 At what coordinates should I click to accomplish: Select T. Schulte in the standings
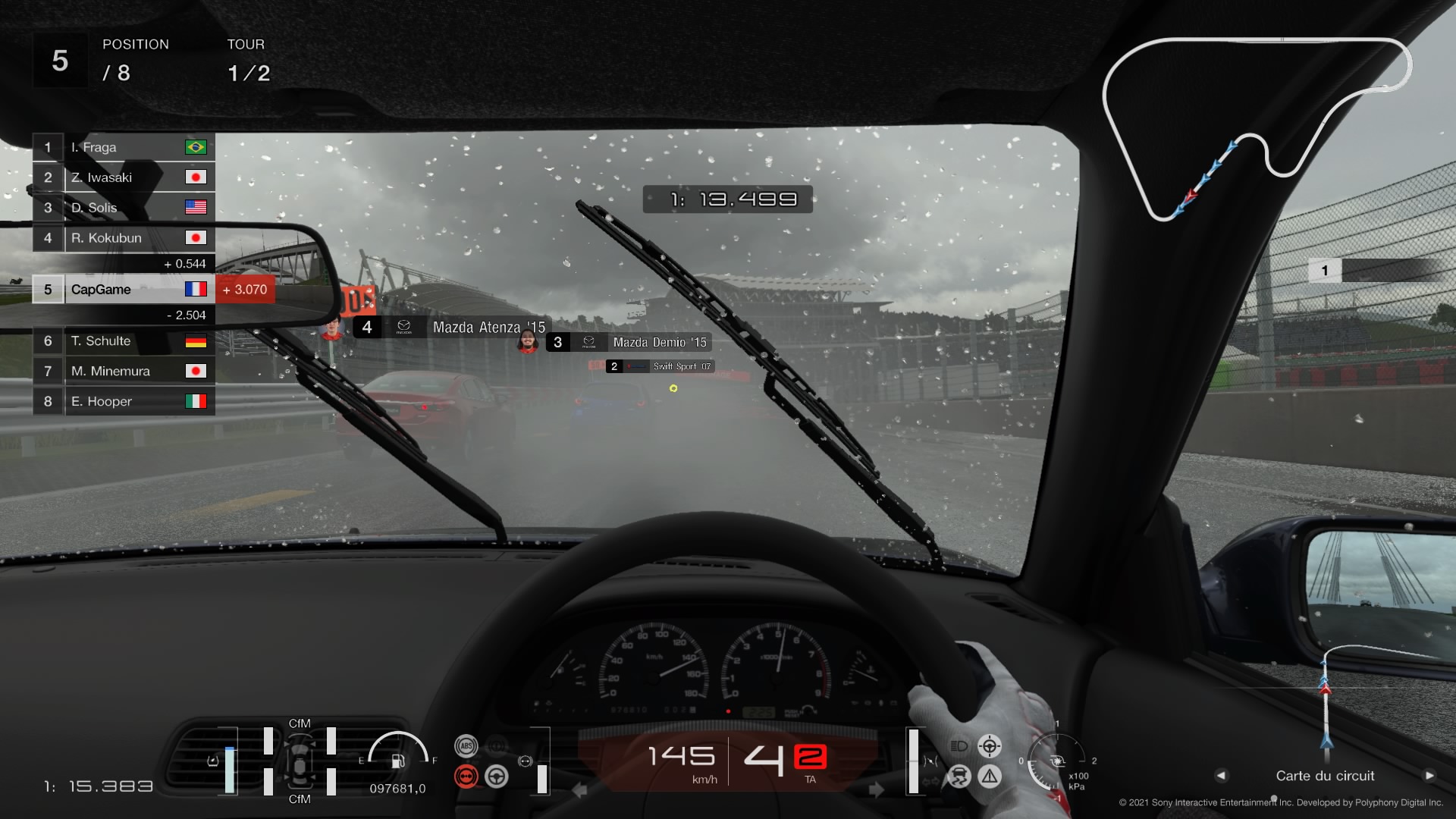tap(124, 341)
